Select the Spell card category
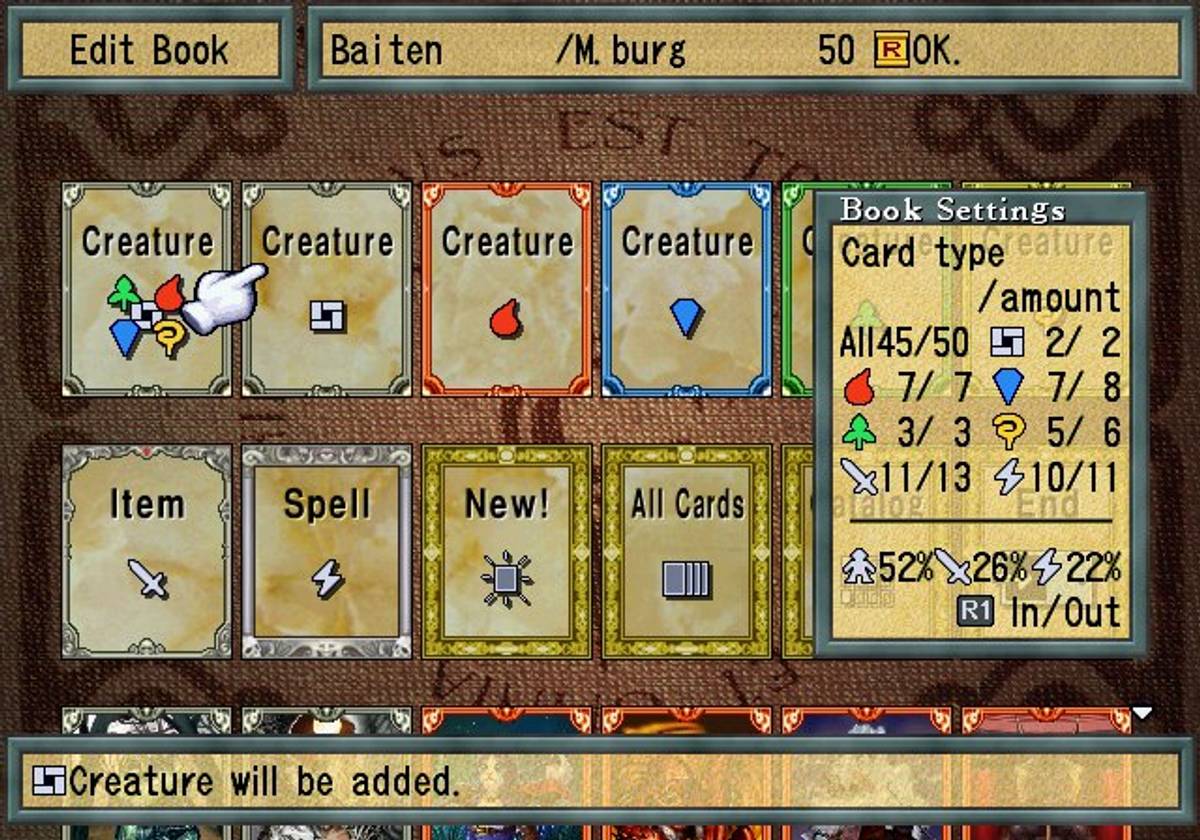This screenshot has width=1200, height=840. (x=326, y=551)
